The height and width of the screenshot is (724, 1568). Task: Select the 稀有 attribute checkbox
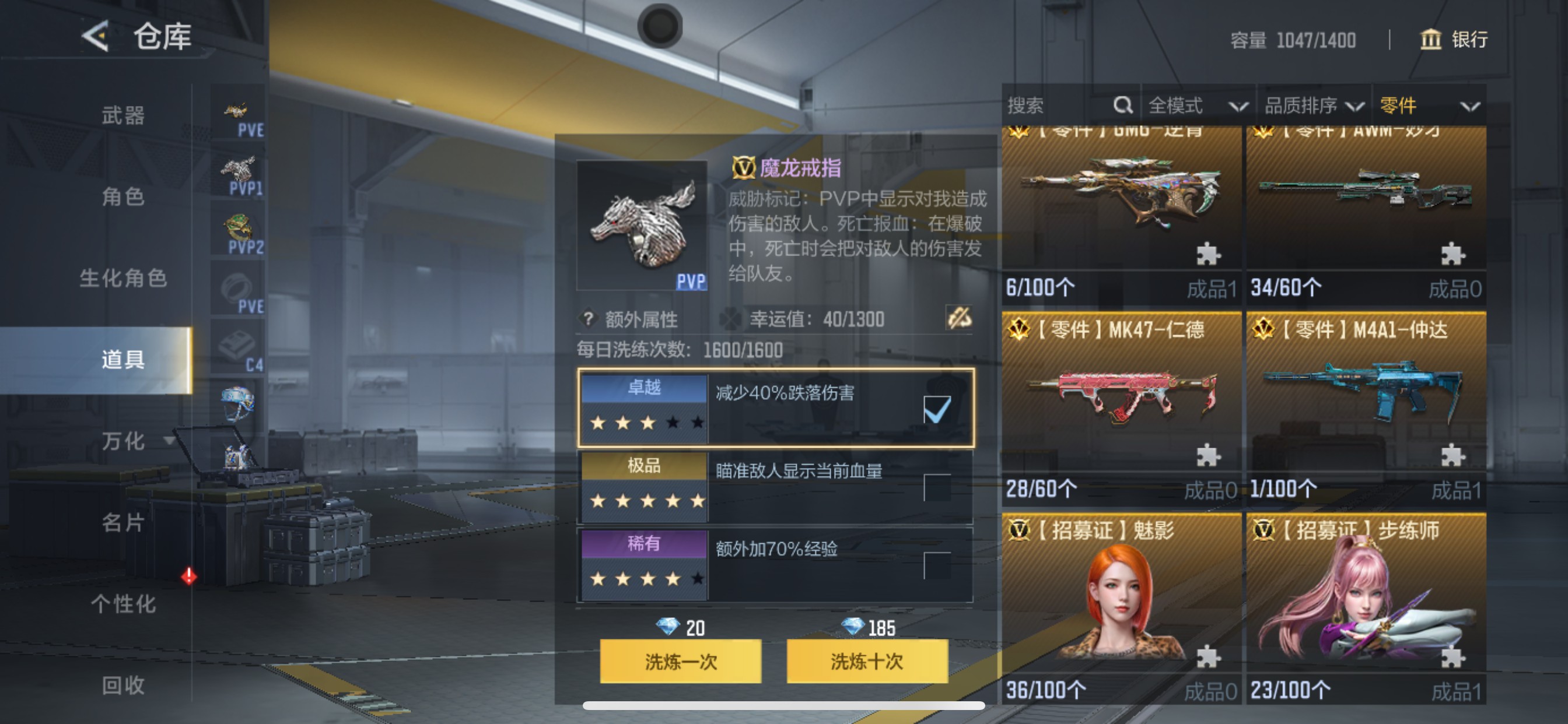(938, 565)
